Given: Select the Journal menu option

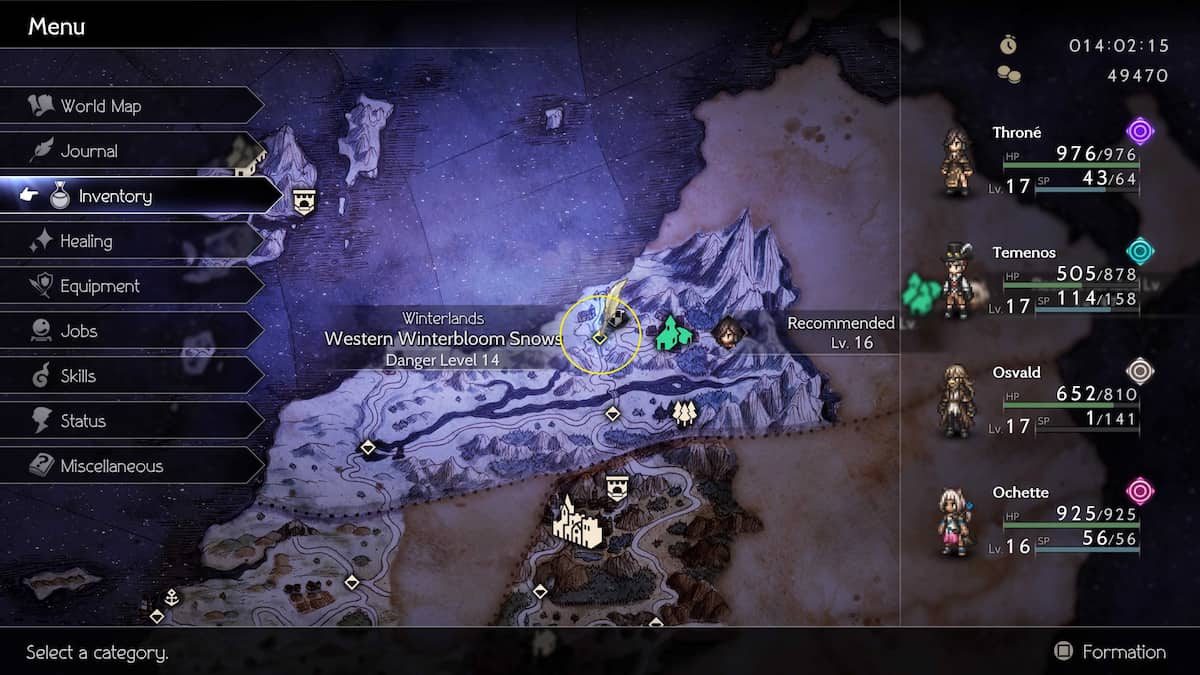Looking at the screenshot, I should 89,151.
